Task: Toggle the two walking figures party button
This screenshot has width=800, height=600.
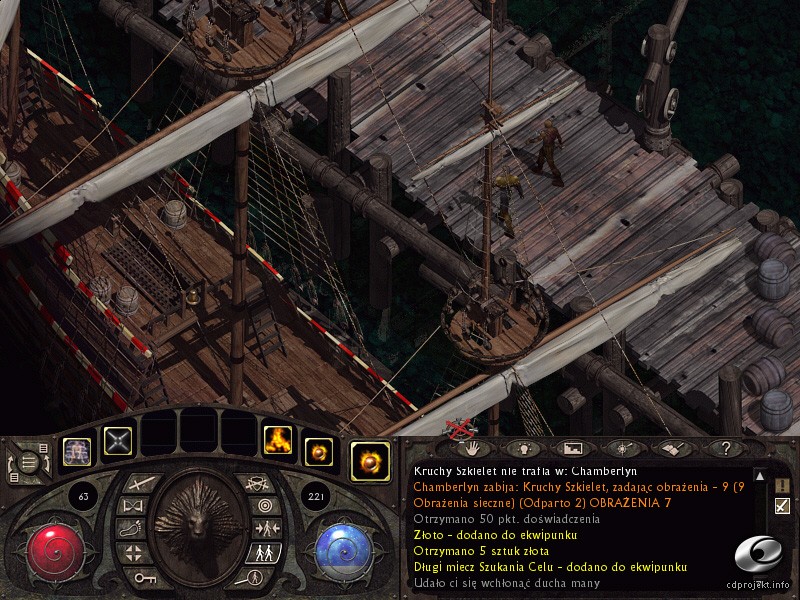Action: 264,552
